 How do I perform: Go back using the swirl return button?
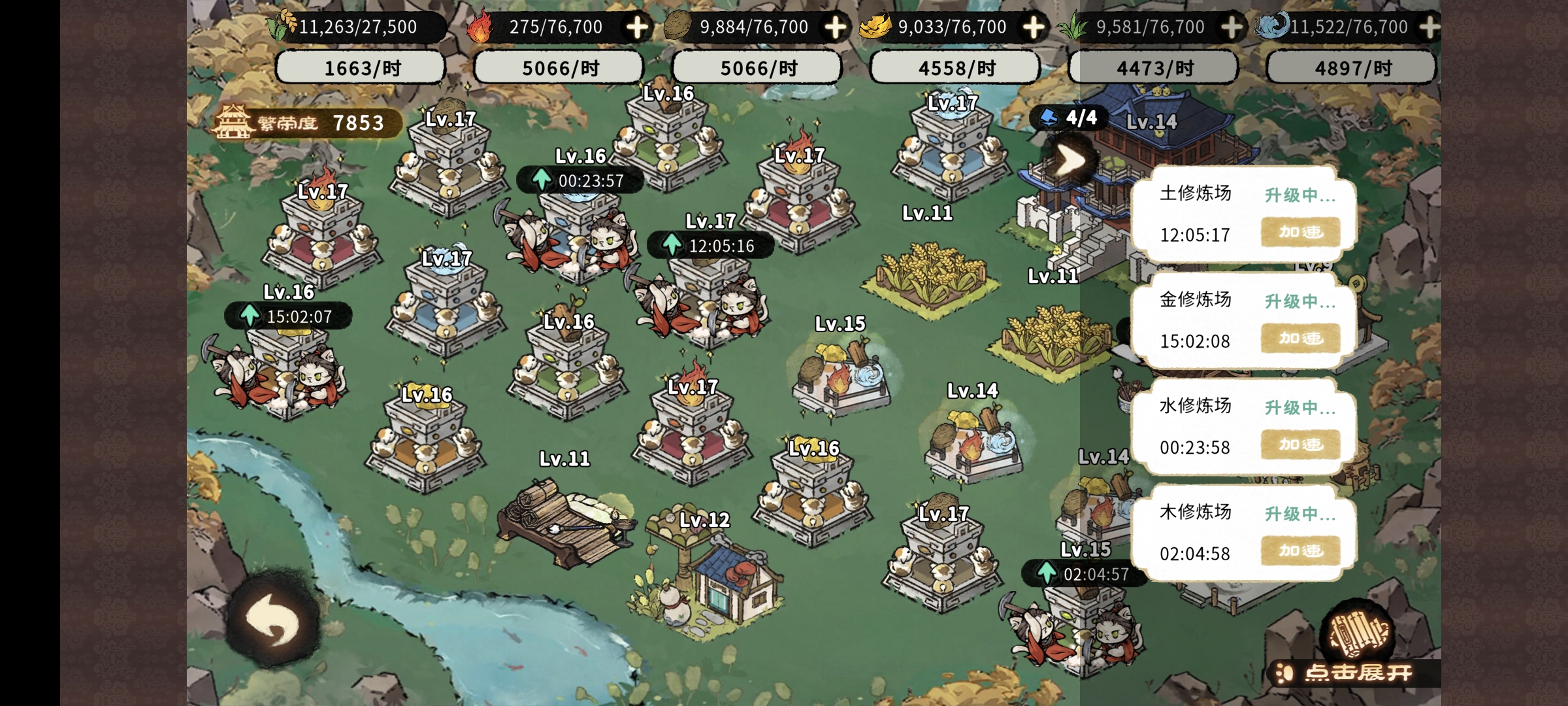pos(272,620)
